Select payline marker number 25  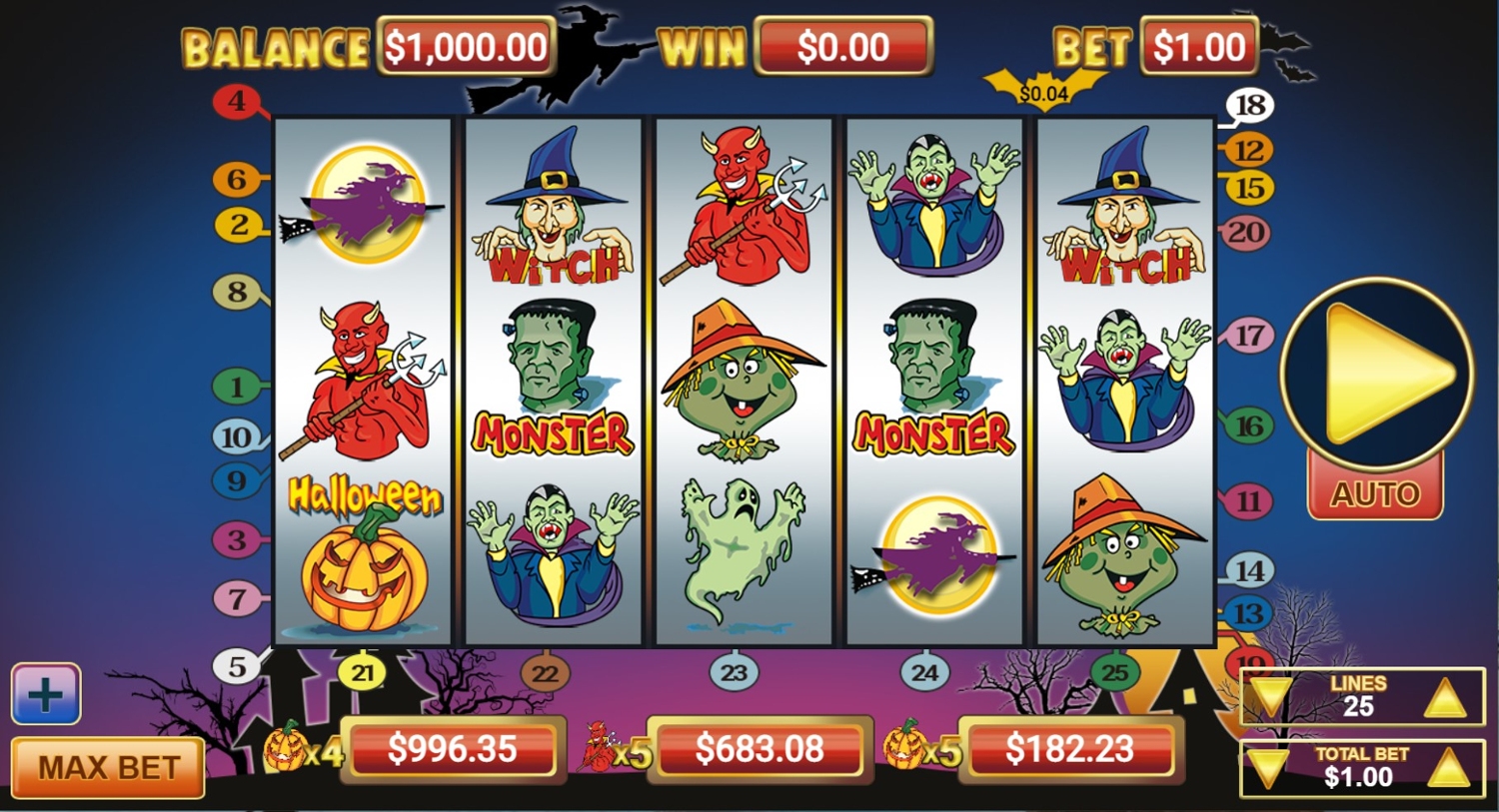(1114, 673)
